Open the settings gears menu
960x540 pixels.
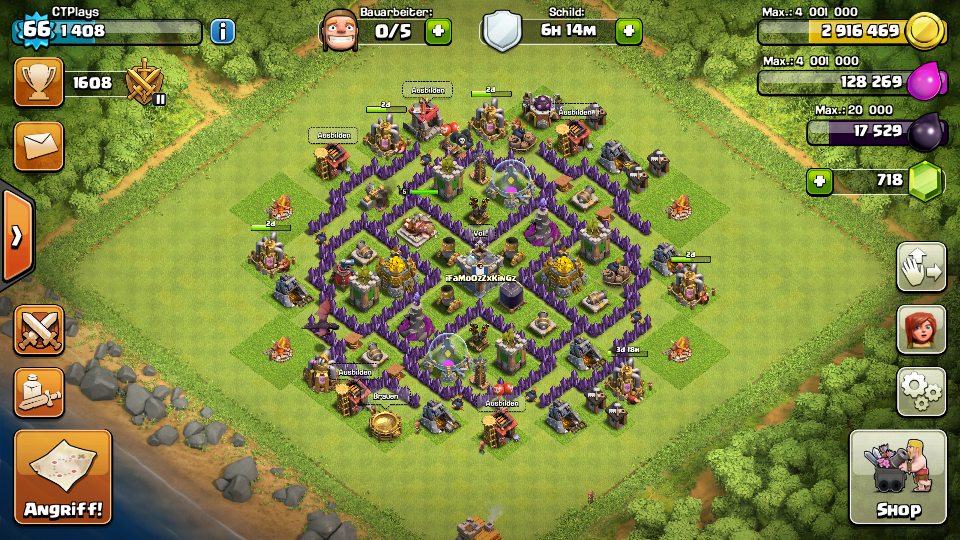point(921,391)
